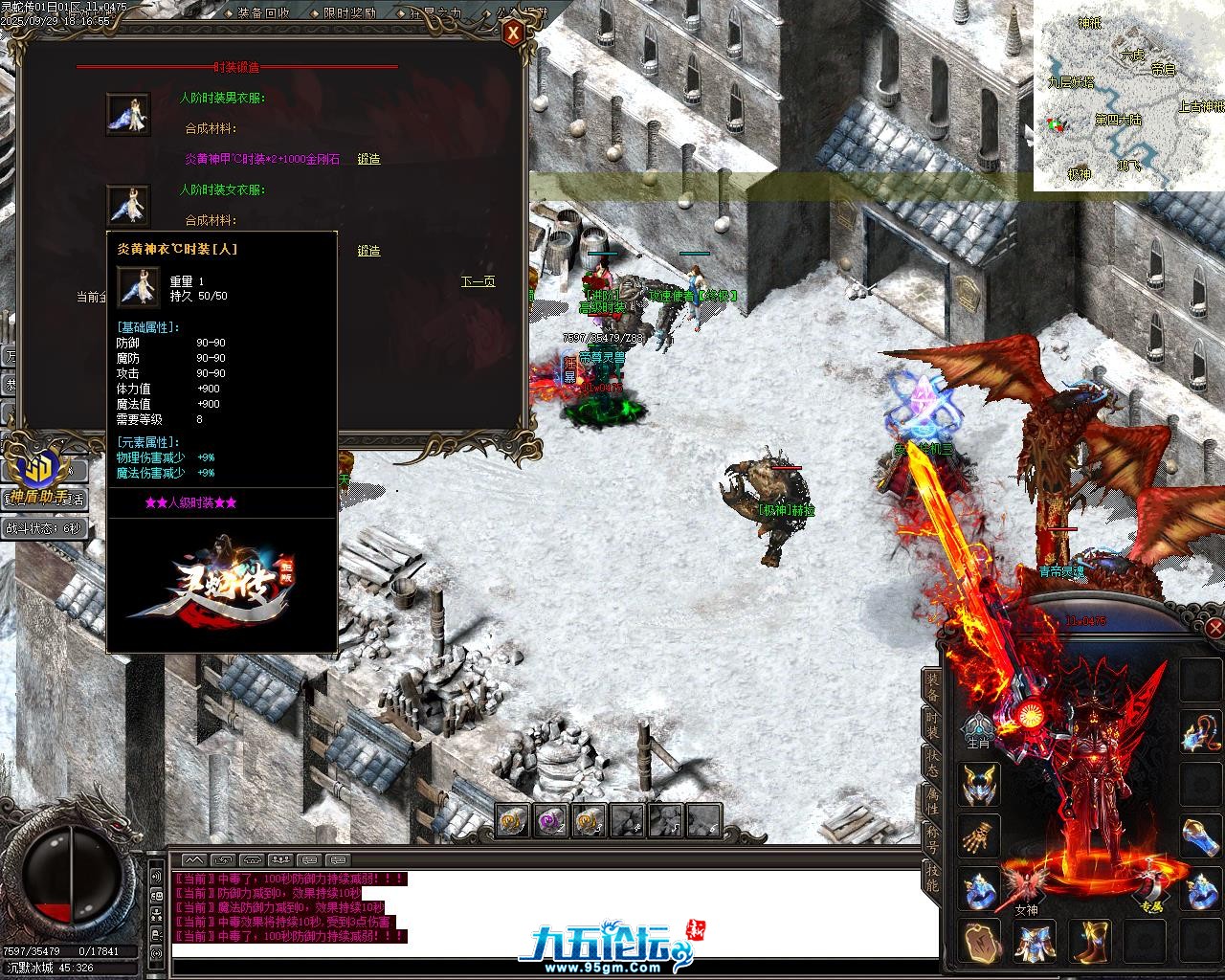Open the 装备回收 top menu entry
Image resolution: width=1225 pixels, height=980 pixels.
pyautogui.click(x=263, y=13)
